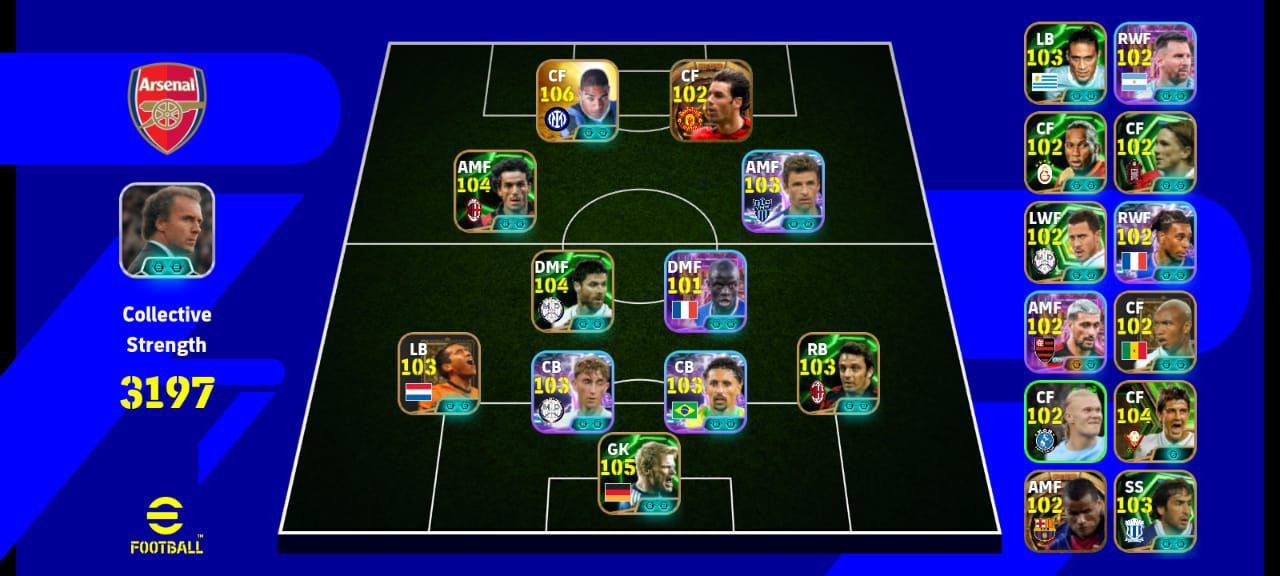Click the Arsenal team badge

click(167, 108)
